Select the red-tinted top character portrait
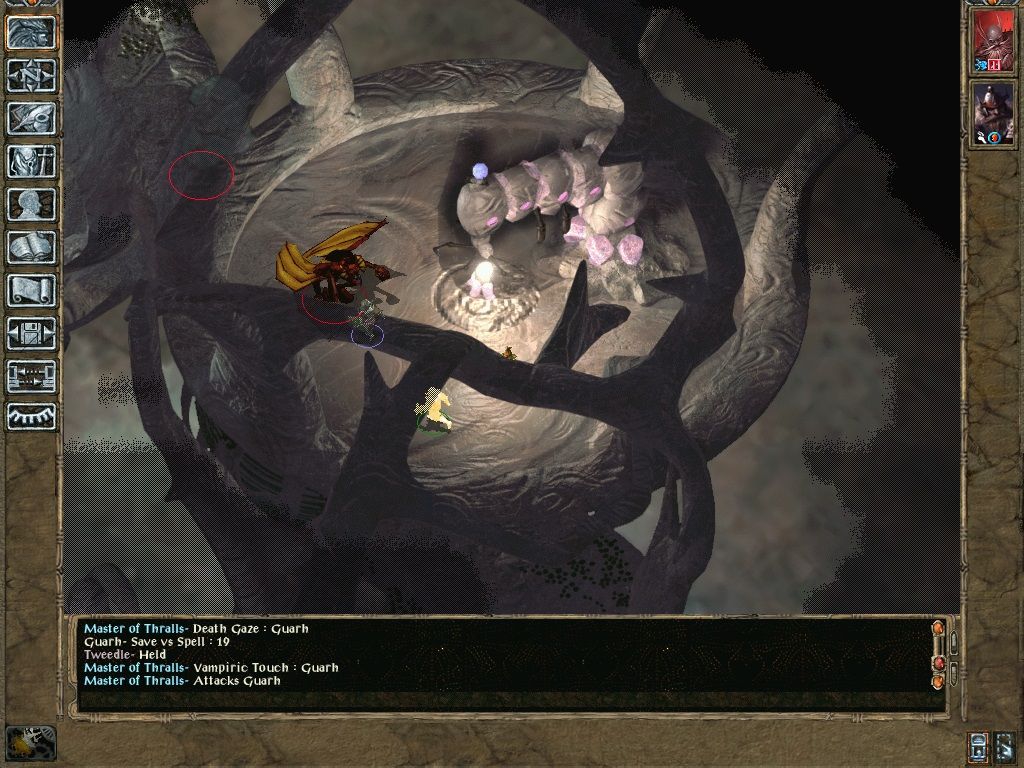Image resolution: width=1024 pixels, height=768 pixels. click(993, 41)
